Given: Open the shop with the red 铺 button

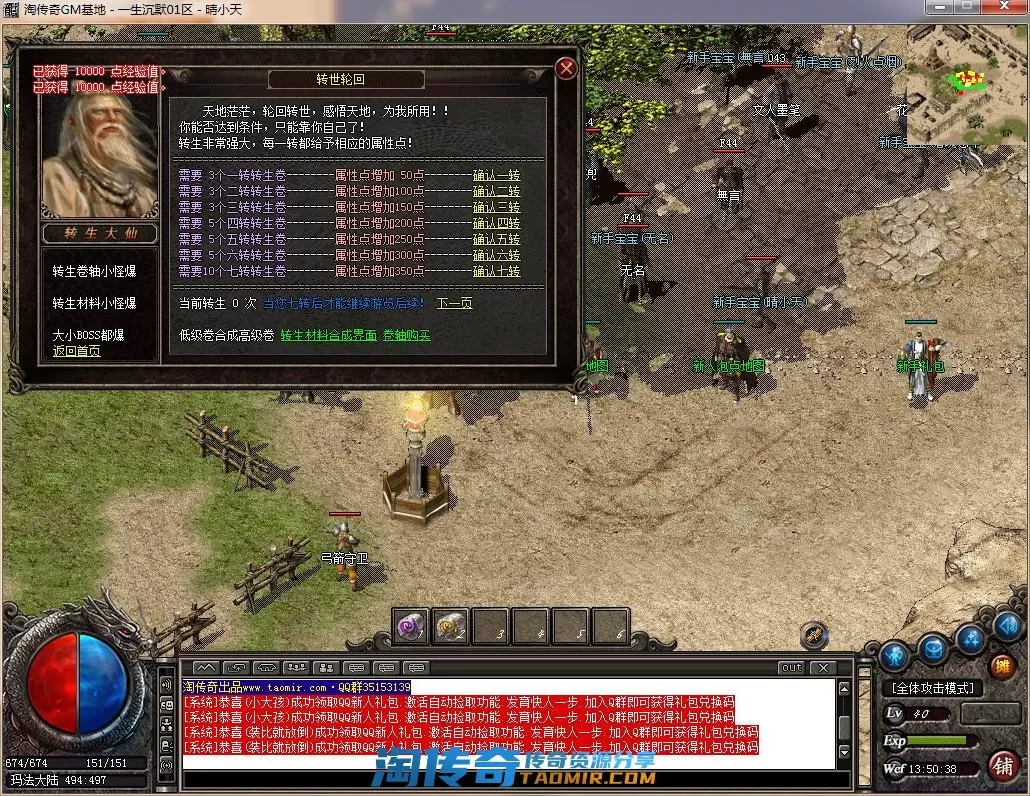Looking at the screenshot, I should 1001,766.
